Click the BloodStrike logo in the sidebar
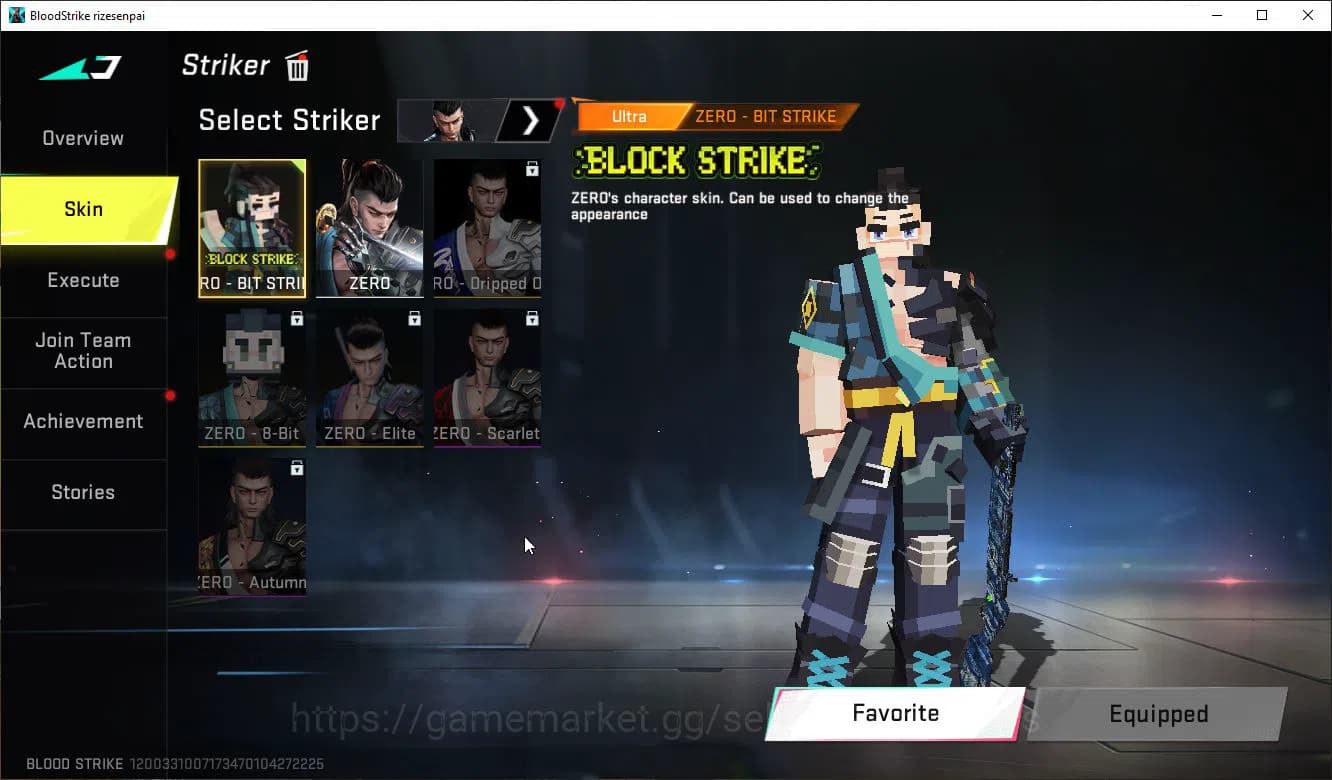The width and height of the screenshot is (1332, 780). [x=80, y=68]
